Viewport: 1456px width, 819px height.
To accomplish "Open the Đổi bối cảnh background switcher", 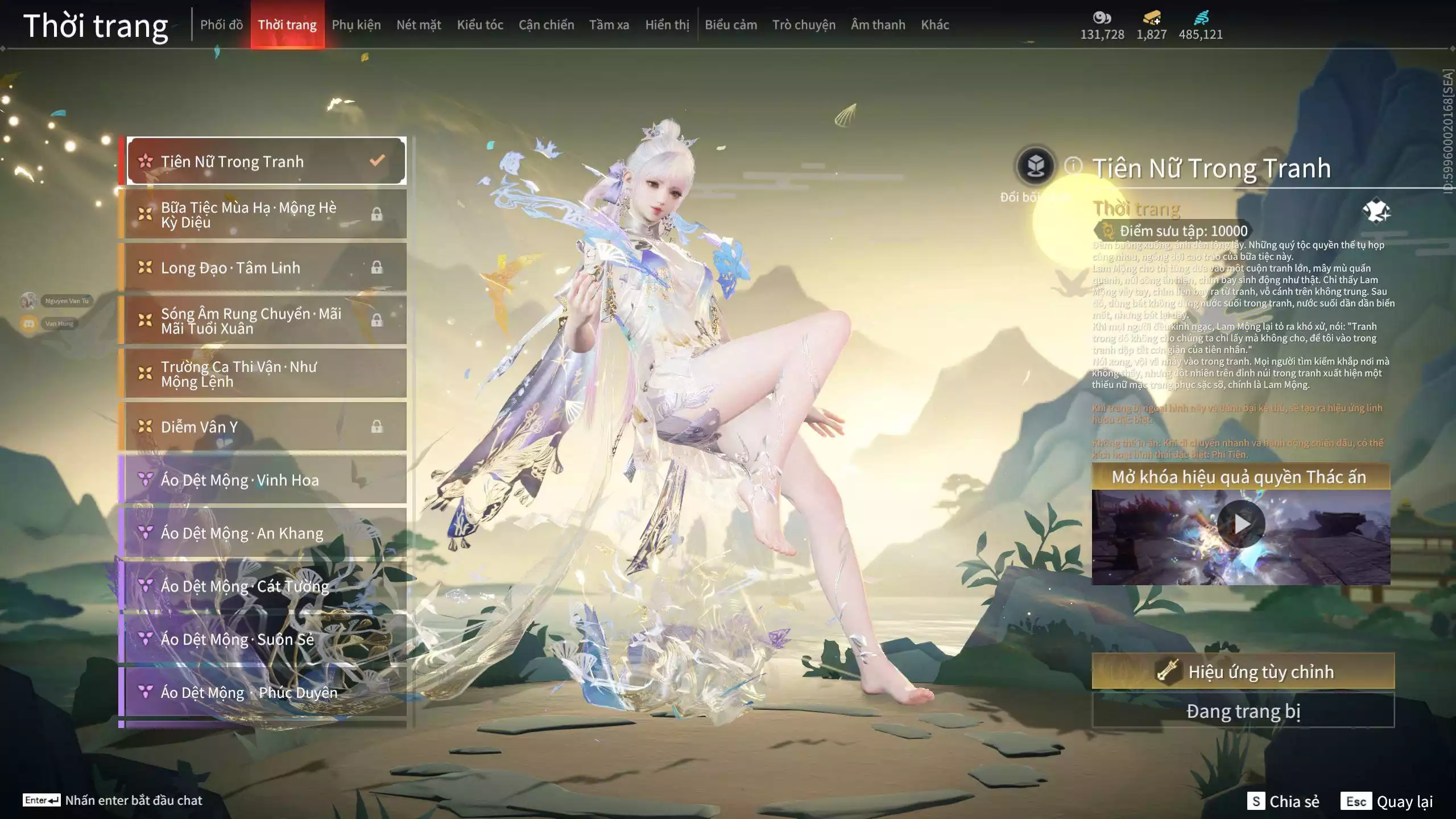I will (1036, 167).
